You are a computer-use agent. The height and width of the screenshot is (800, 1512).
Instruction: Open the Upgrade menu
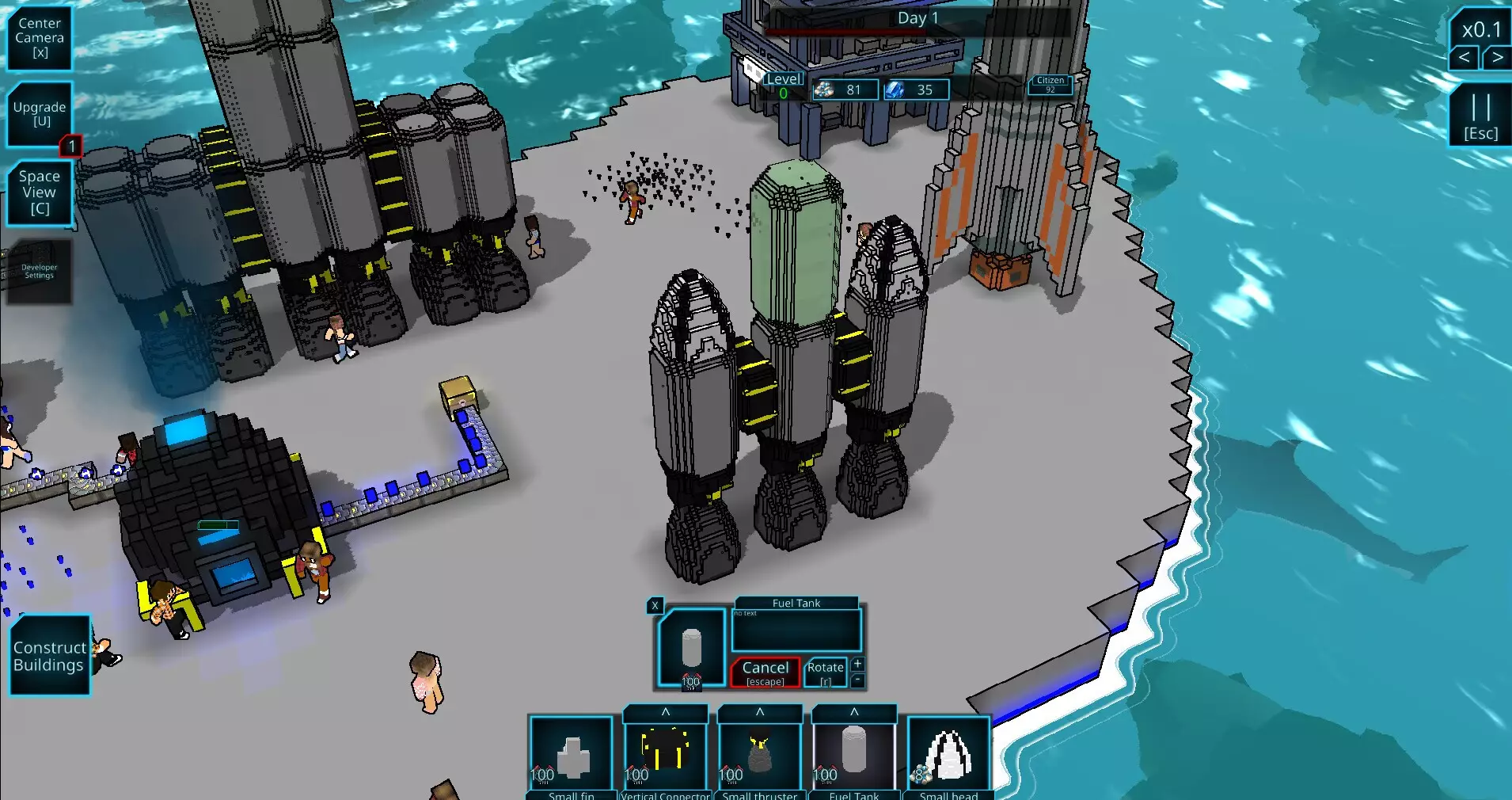point(39,113)
